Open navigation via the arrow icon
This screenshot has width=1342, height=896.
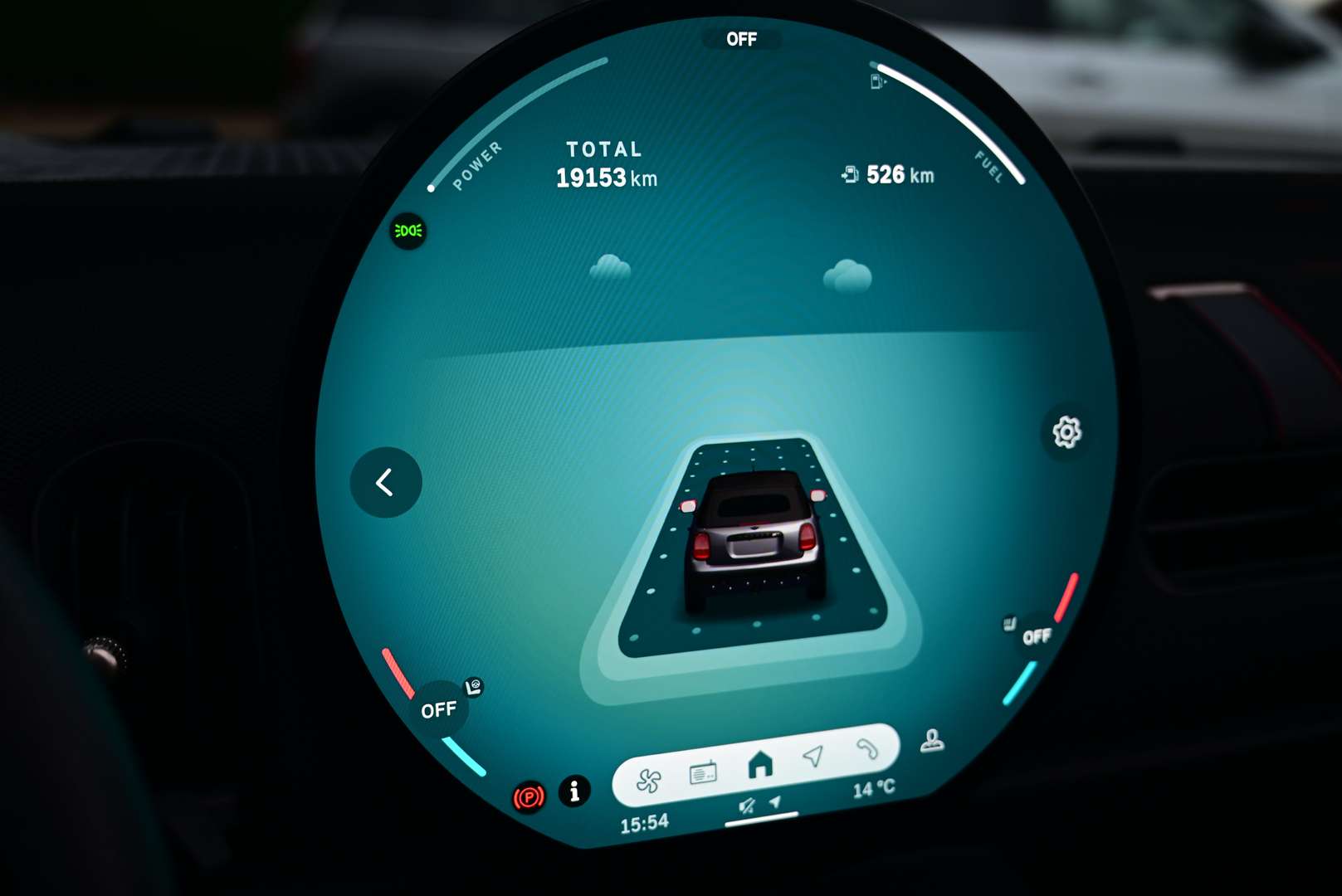tap(813, 757)
